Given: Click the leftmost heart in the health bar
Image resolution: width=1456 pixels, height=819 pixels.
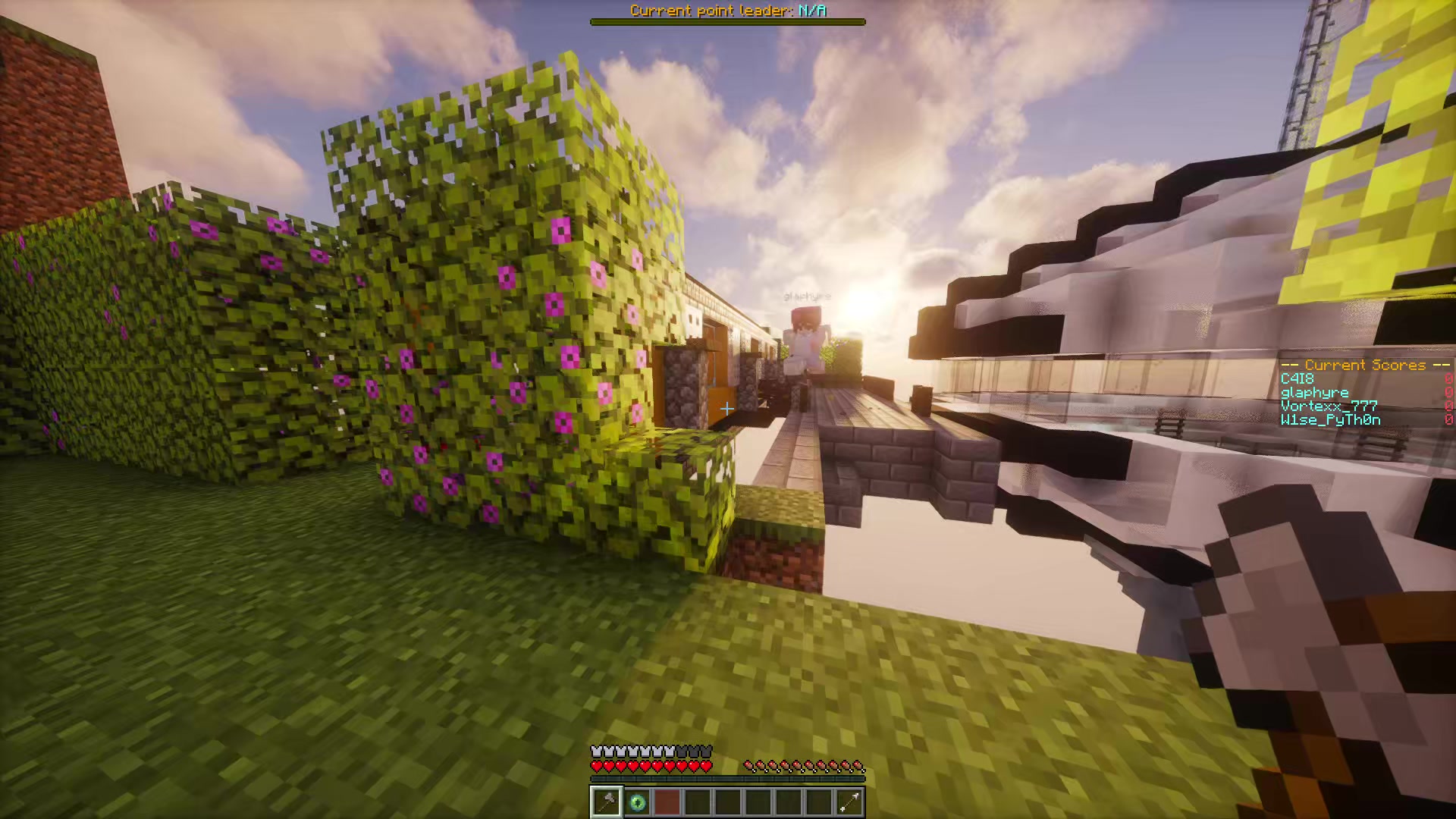Looking at the screenshot, I should pos(596,765).
